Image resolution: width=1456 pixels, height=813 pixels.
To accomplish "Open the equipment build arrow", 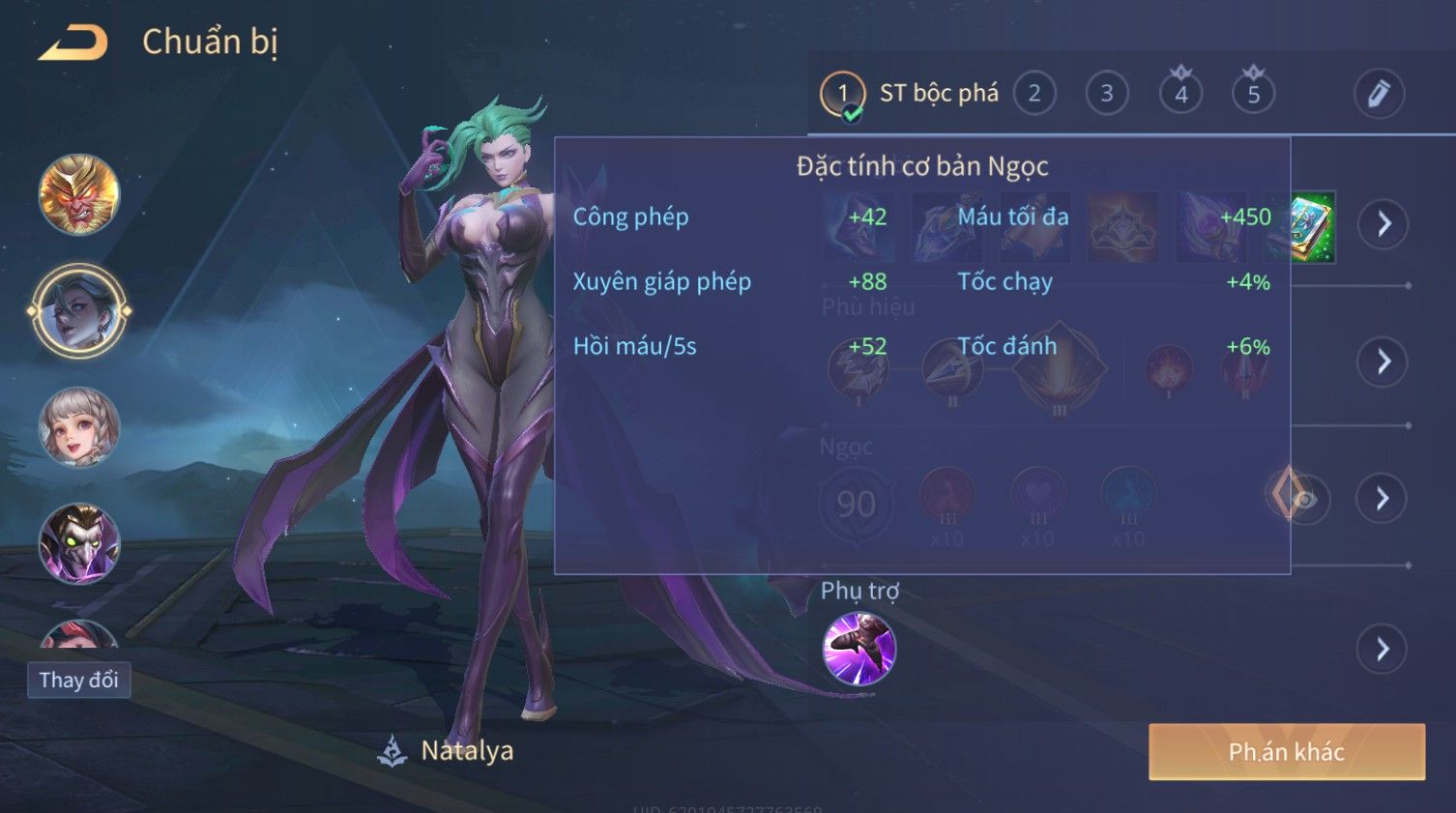I will click(x=1383, y=224).
